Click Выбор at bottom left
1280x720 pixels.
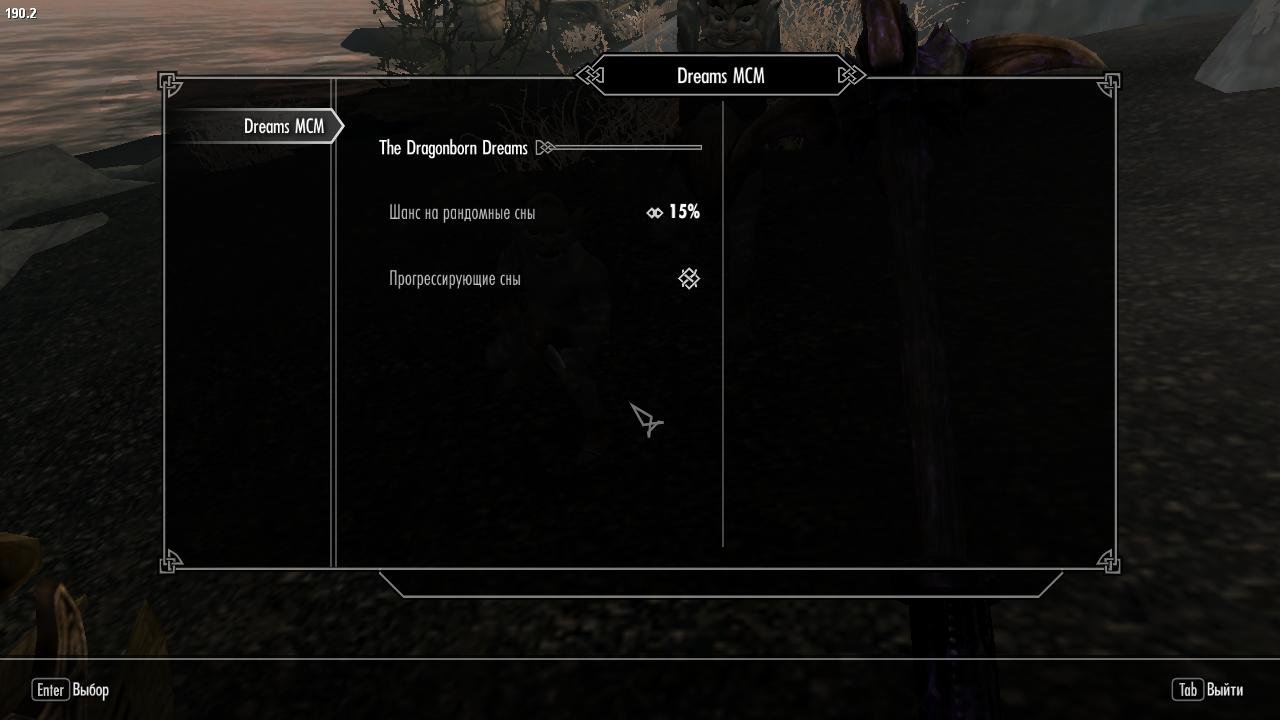(x=90, y=690)
